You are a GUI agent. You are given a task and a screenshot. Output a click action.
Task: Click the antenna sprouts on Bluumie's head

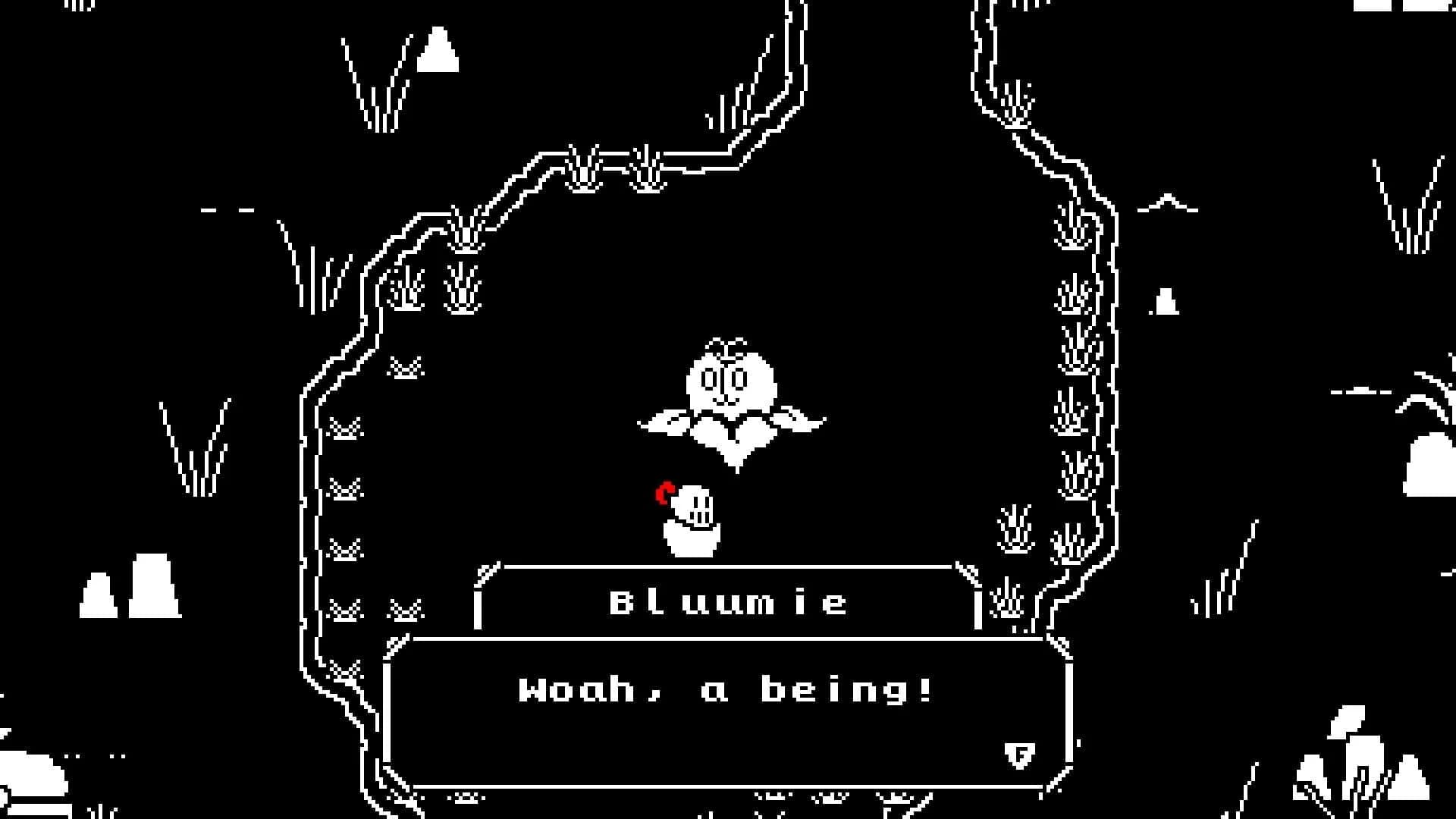(x=726, y=344)
